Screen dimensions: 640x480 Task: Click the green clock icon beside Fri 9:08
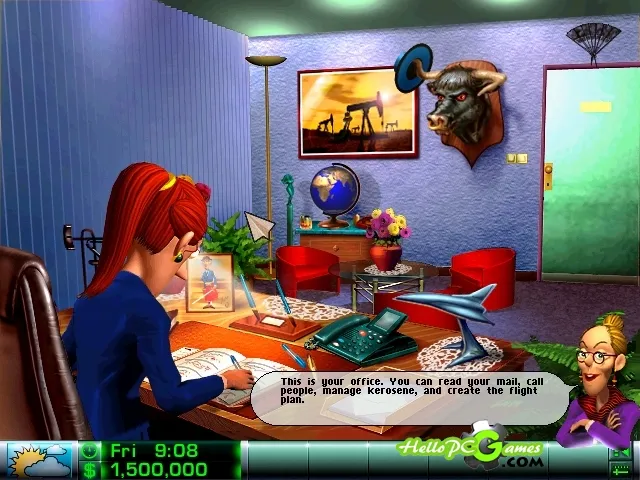(x=91, y=451)
